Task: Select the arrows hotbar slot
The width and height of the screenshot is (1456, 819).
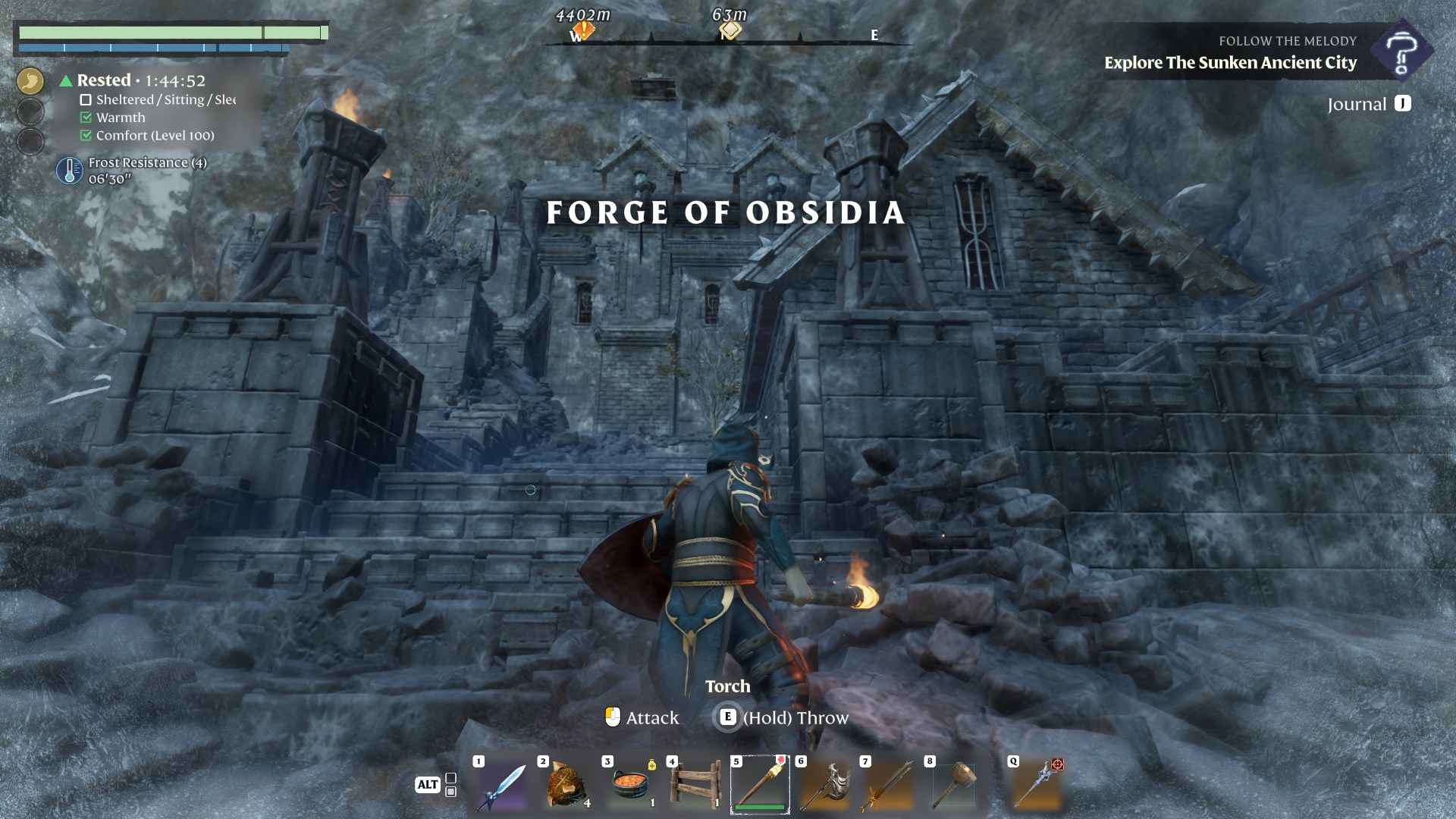Action: [889, 786]
